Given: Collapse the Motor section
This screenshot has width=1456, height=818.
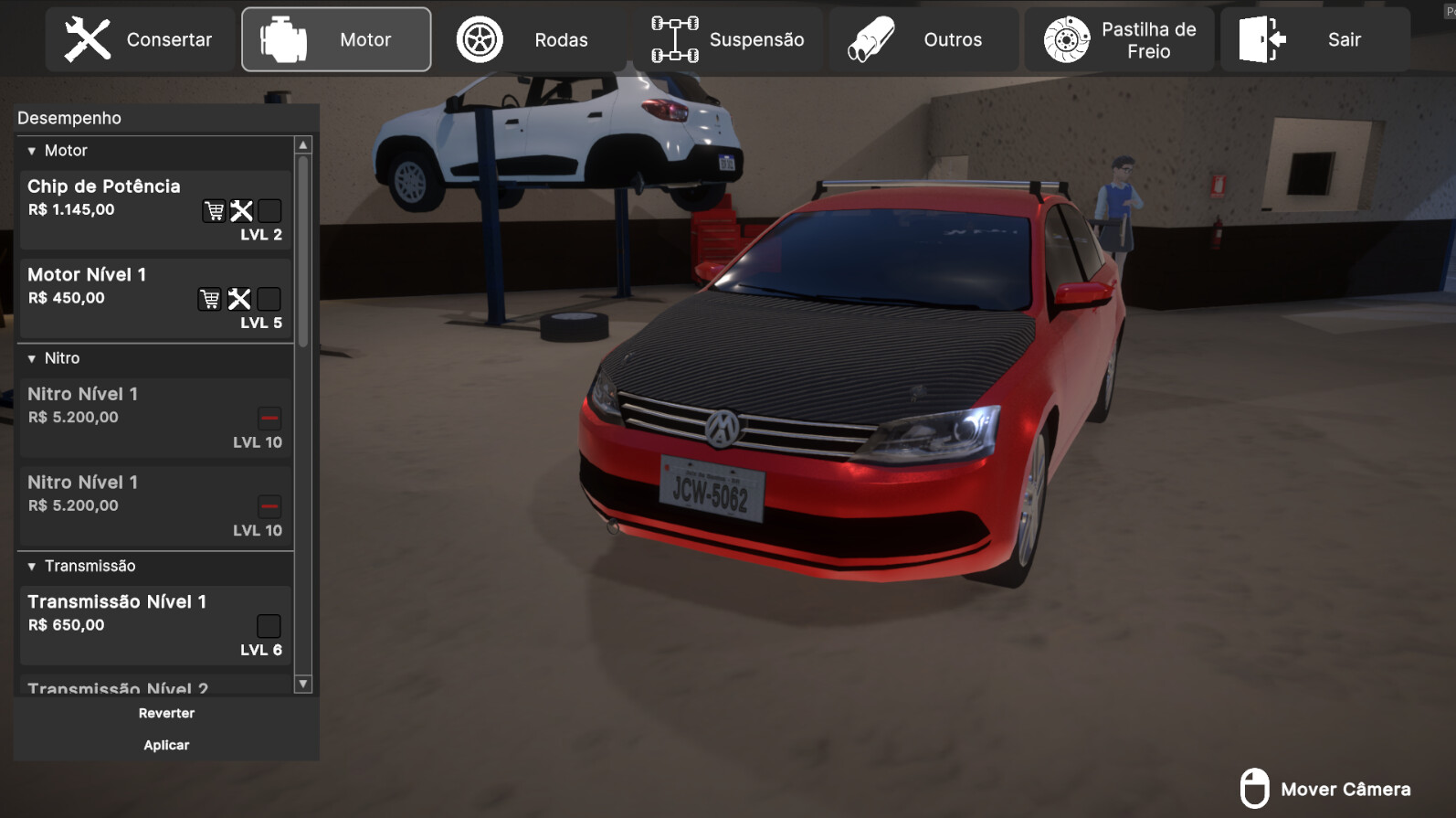Looking at the screenshot, I should tap(33, 150).
